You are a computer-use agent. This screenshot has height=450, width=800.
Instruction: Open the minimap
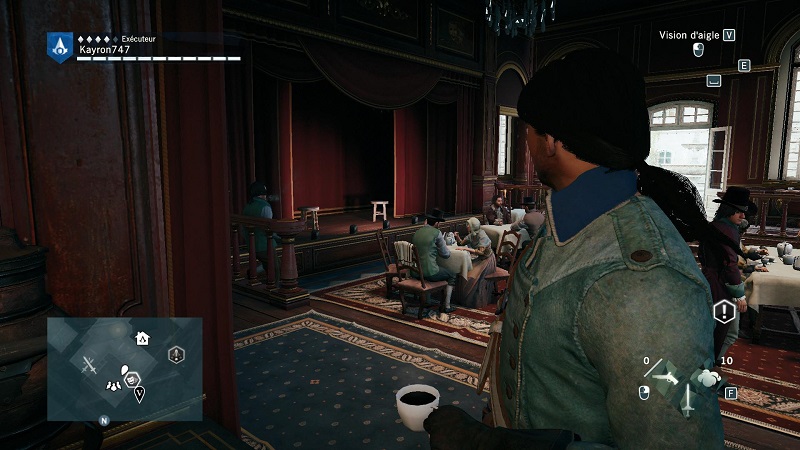(124, 369)
